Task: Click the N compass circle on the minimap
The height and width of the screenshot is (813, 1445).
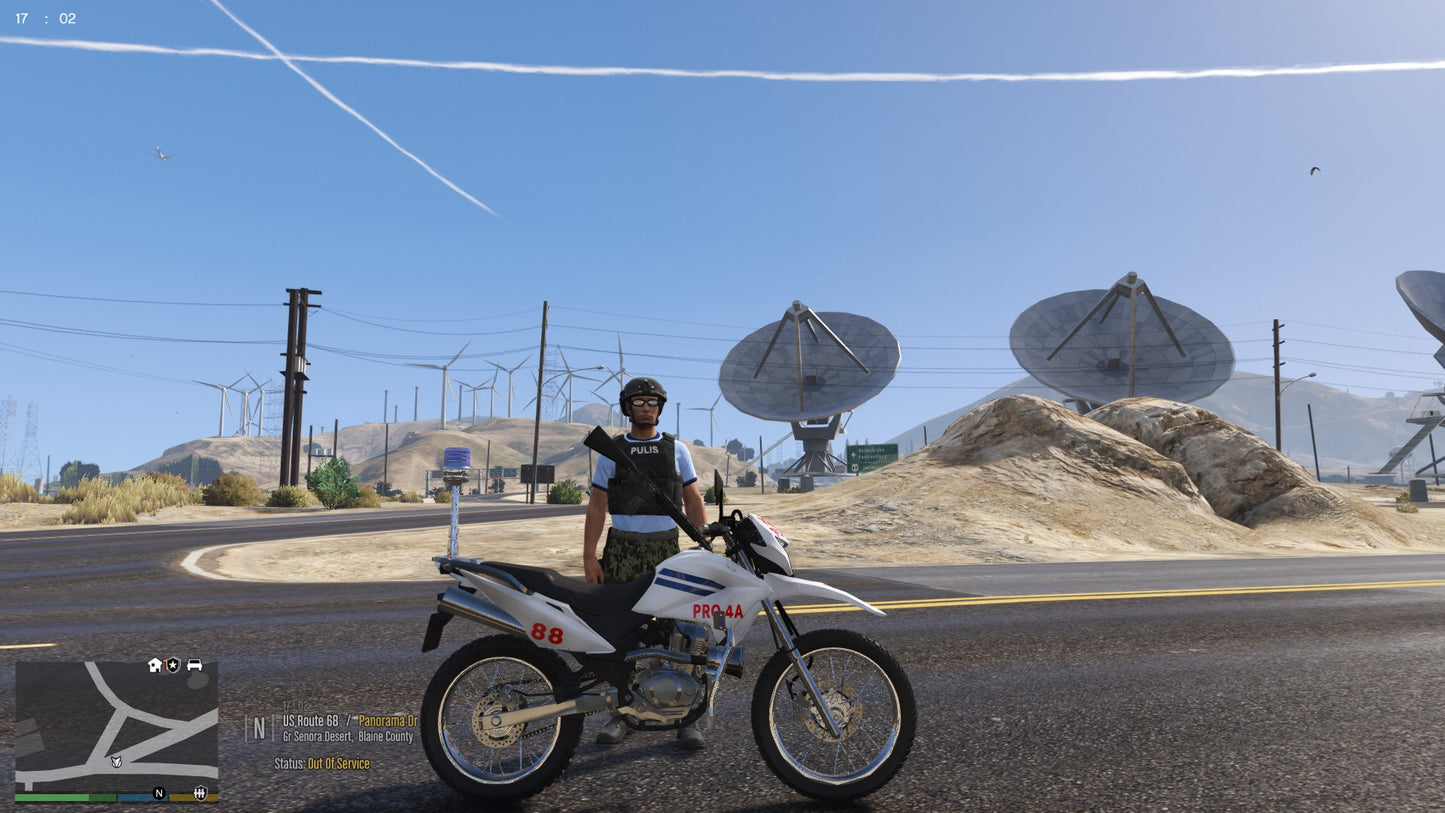Action: 159,793
